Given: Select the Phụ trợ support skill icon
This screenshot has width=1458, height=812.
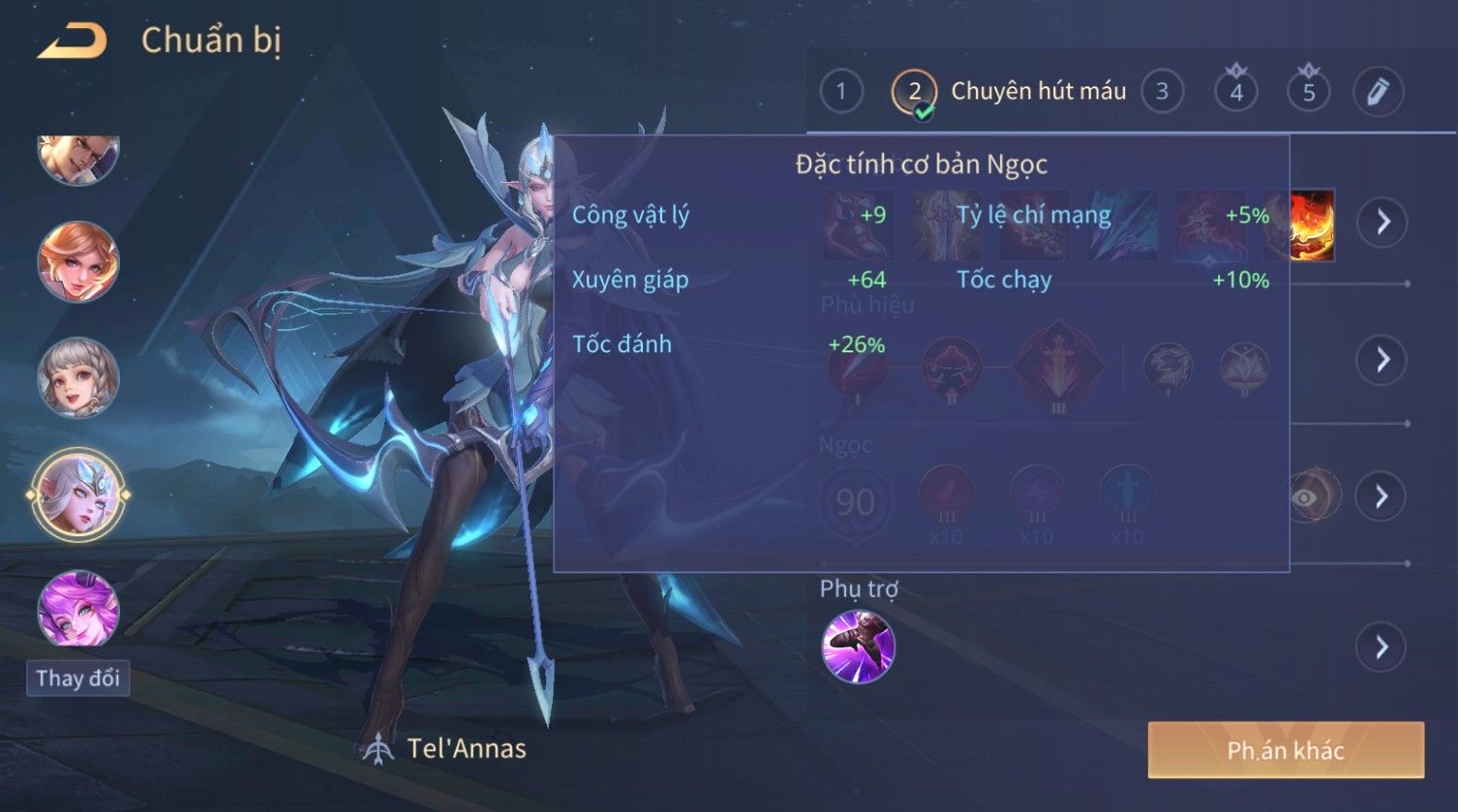Looking at the screenshot, I should click(x=858, y=647).
